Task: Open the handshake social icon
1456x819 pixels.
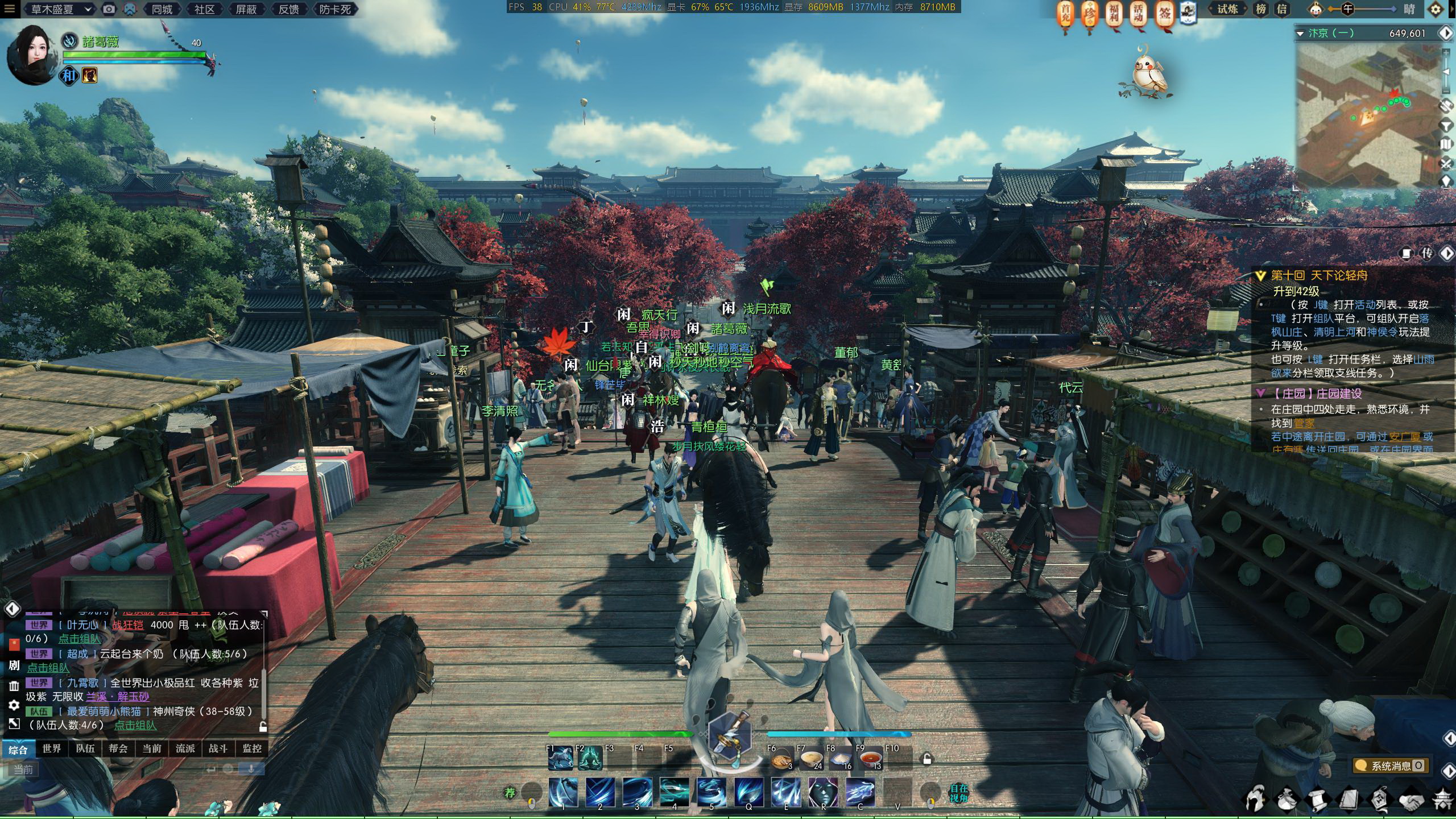Action: (1410, 800)
